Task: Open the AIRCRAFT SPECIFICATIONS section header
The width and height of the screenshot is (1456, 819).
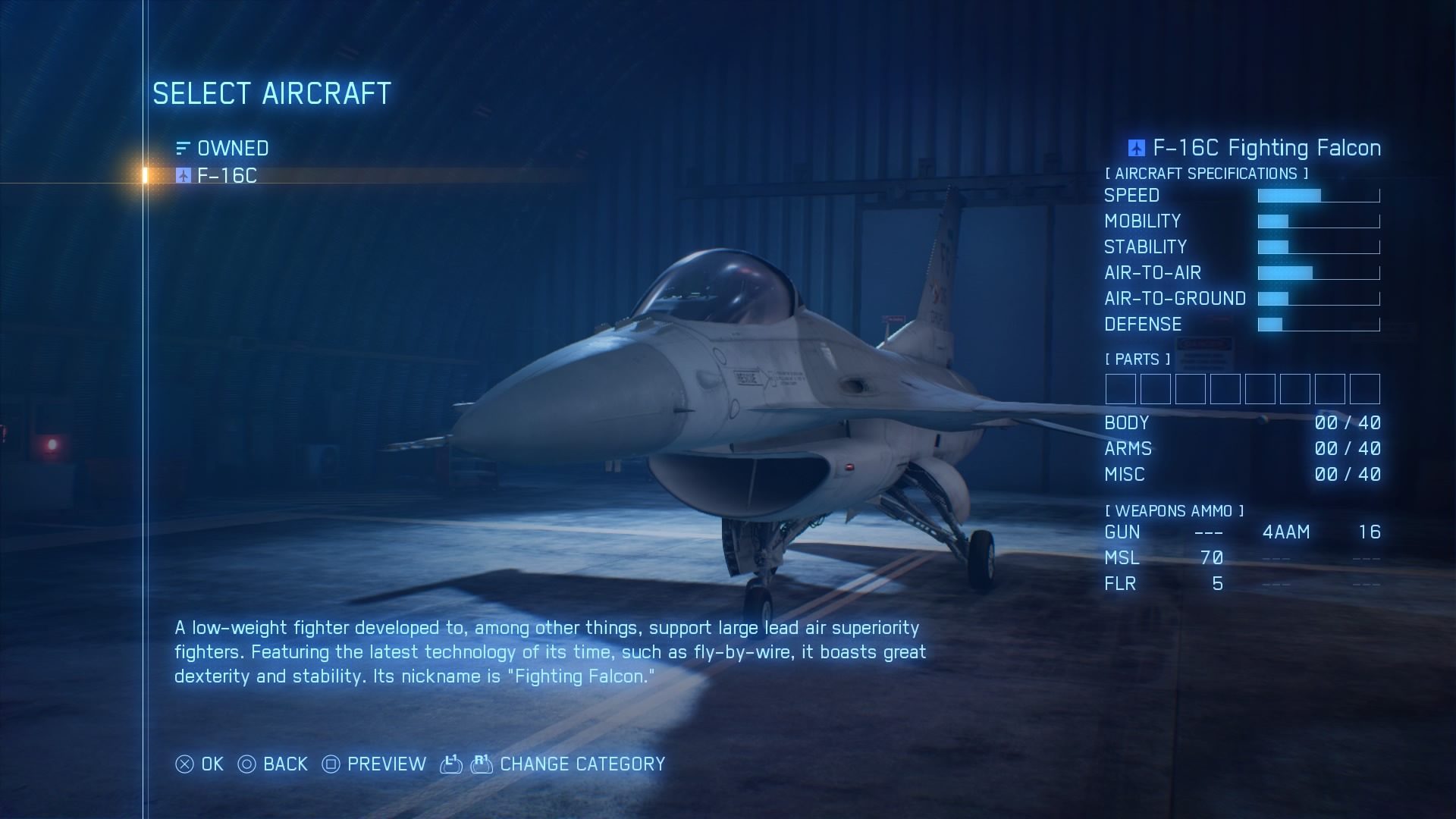Action: 1206,173
